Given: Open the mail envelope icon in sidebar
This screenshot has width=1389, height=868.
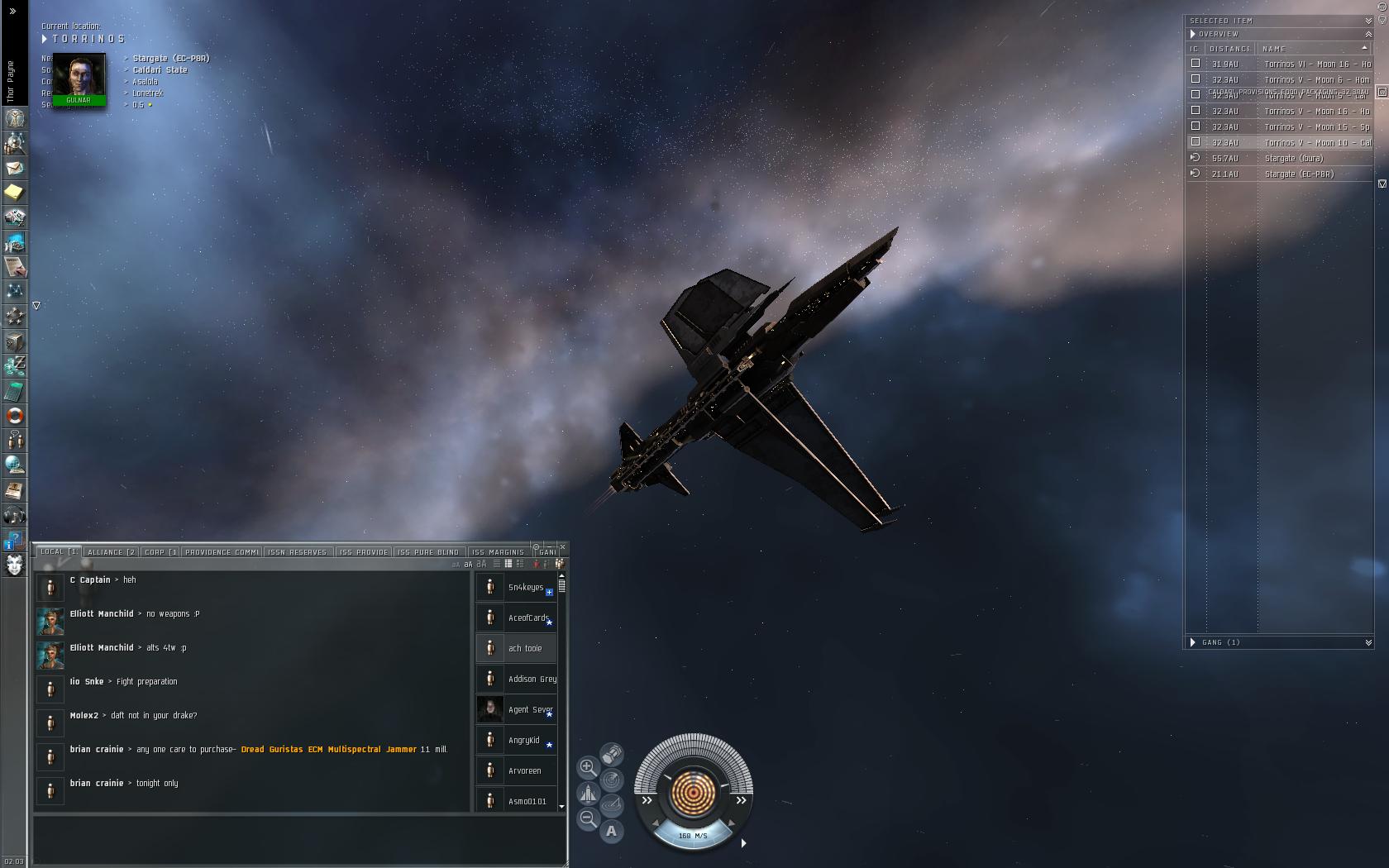Looking at the screenshot, I should [14, 168].
